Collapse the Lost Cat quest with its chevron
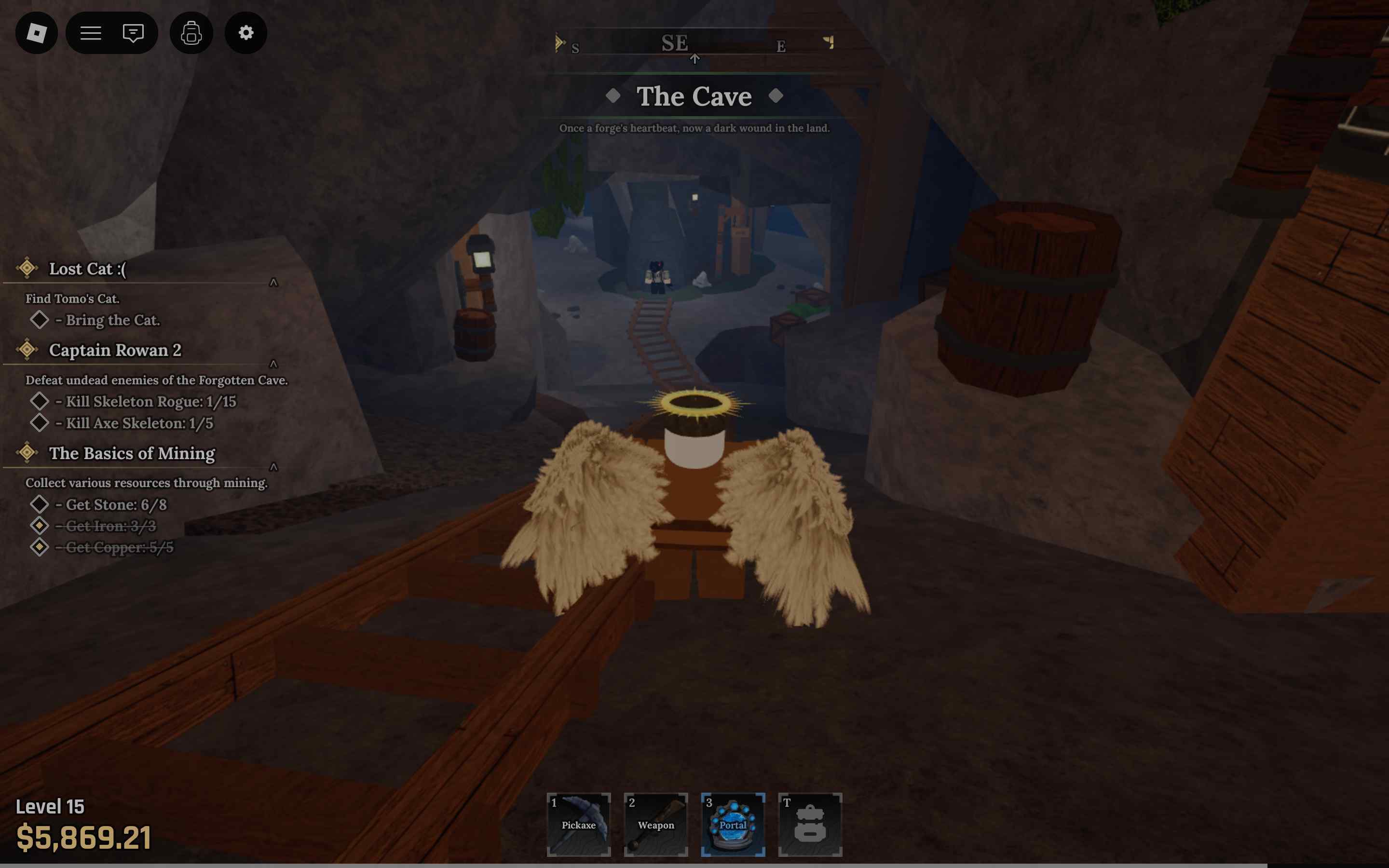 (x=274, y=282)
